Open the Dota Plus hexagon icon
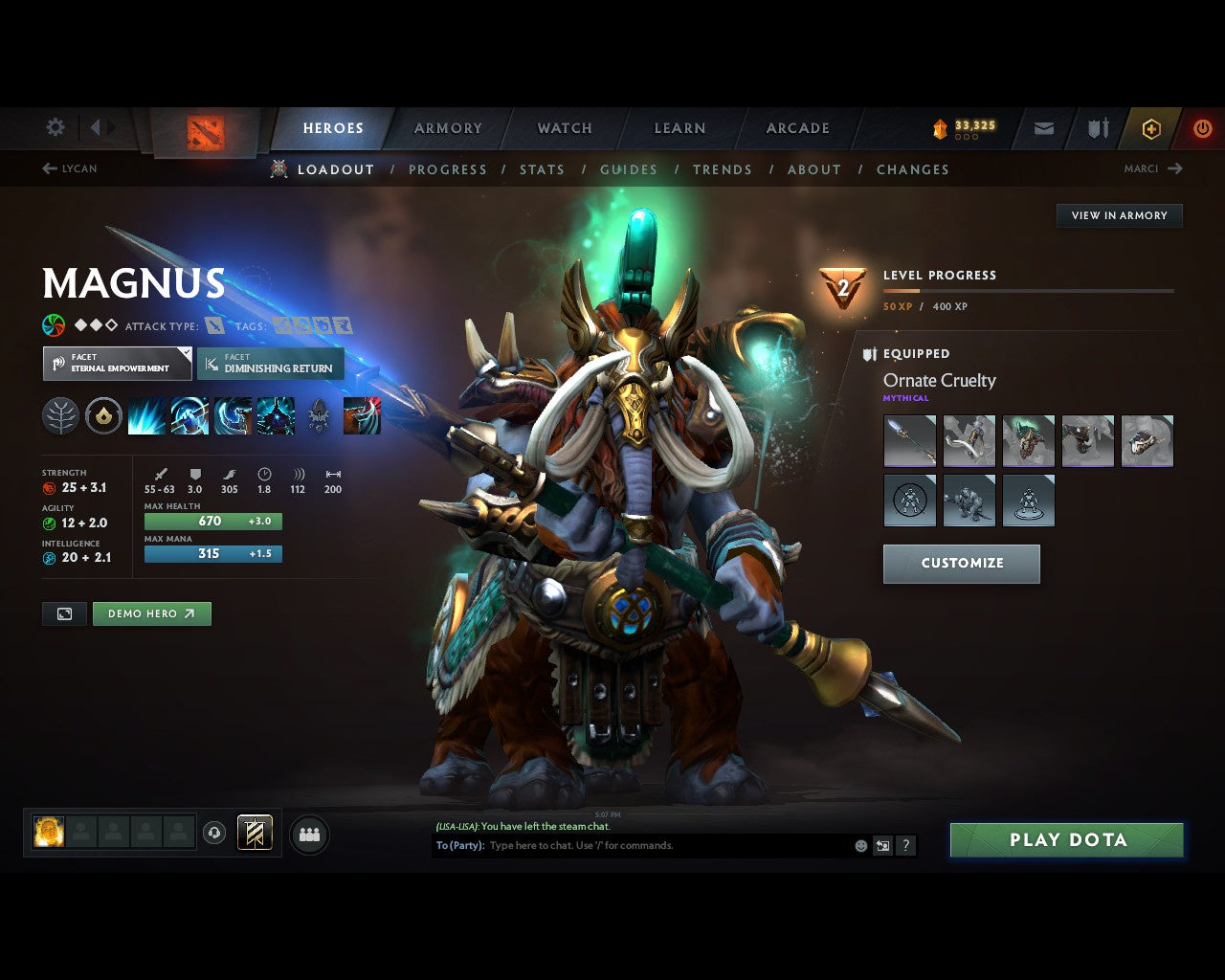Image resolution: width=1225 pixels, height=980 pixels. click(x=1151, y=129)
